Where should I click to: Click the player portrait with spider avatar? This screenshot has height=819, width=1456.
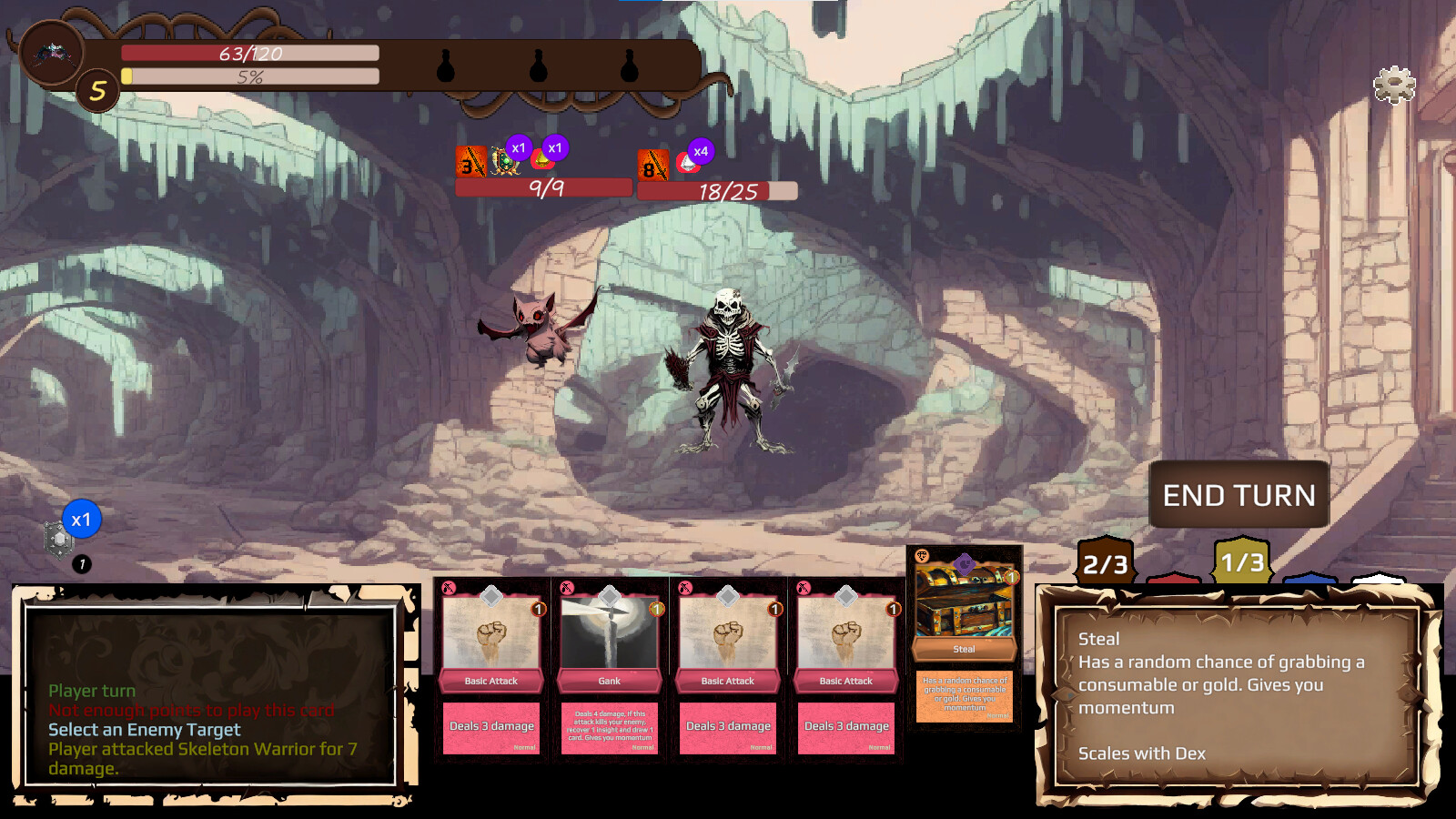50,52
